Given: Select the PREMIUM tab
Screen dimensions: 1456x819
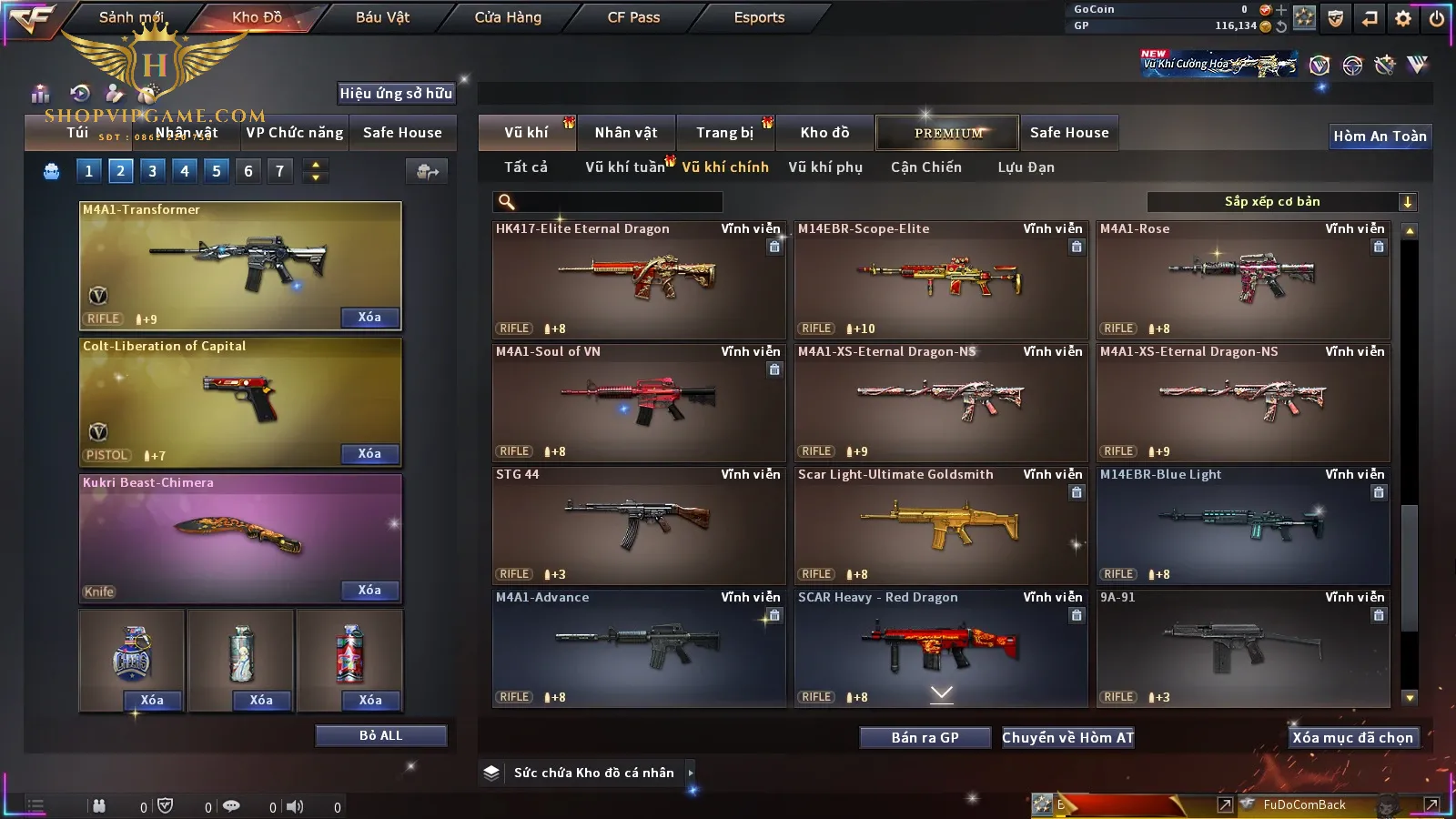Looking at the screenshot, I should click(x=948, y=133).
